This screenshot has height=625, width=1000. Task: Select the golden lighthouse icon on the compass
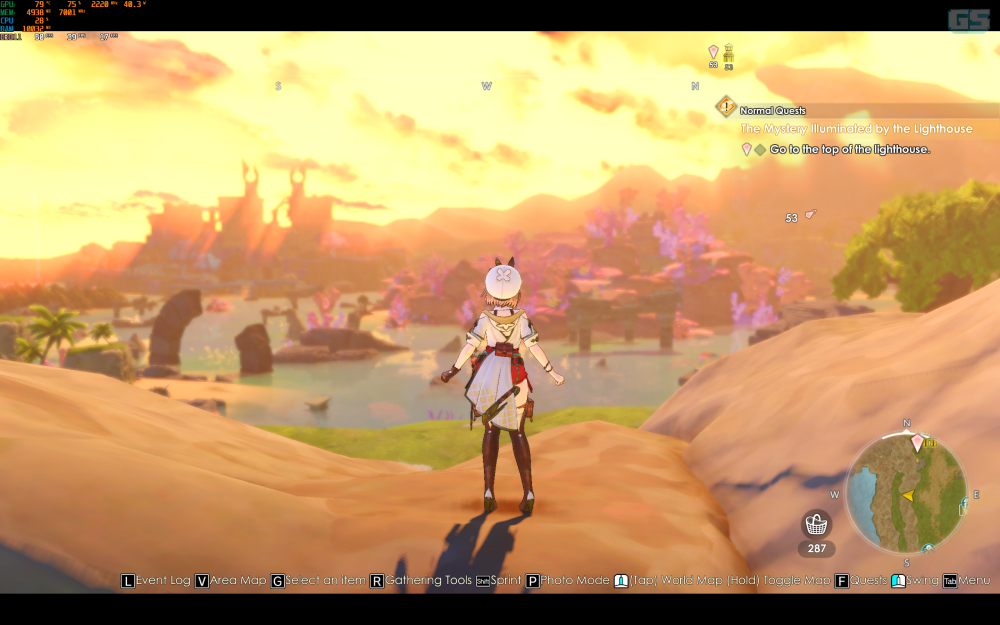[728, 52]
